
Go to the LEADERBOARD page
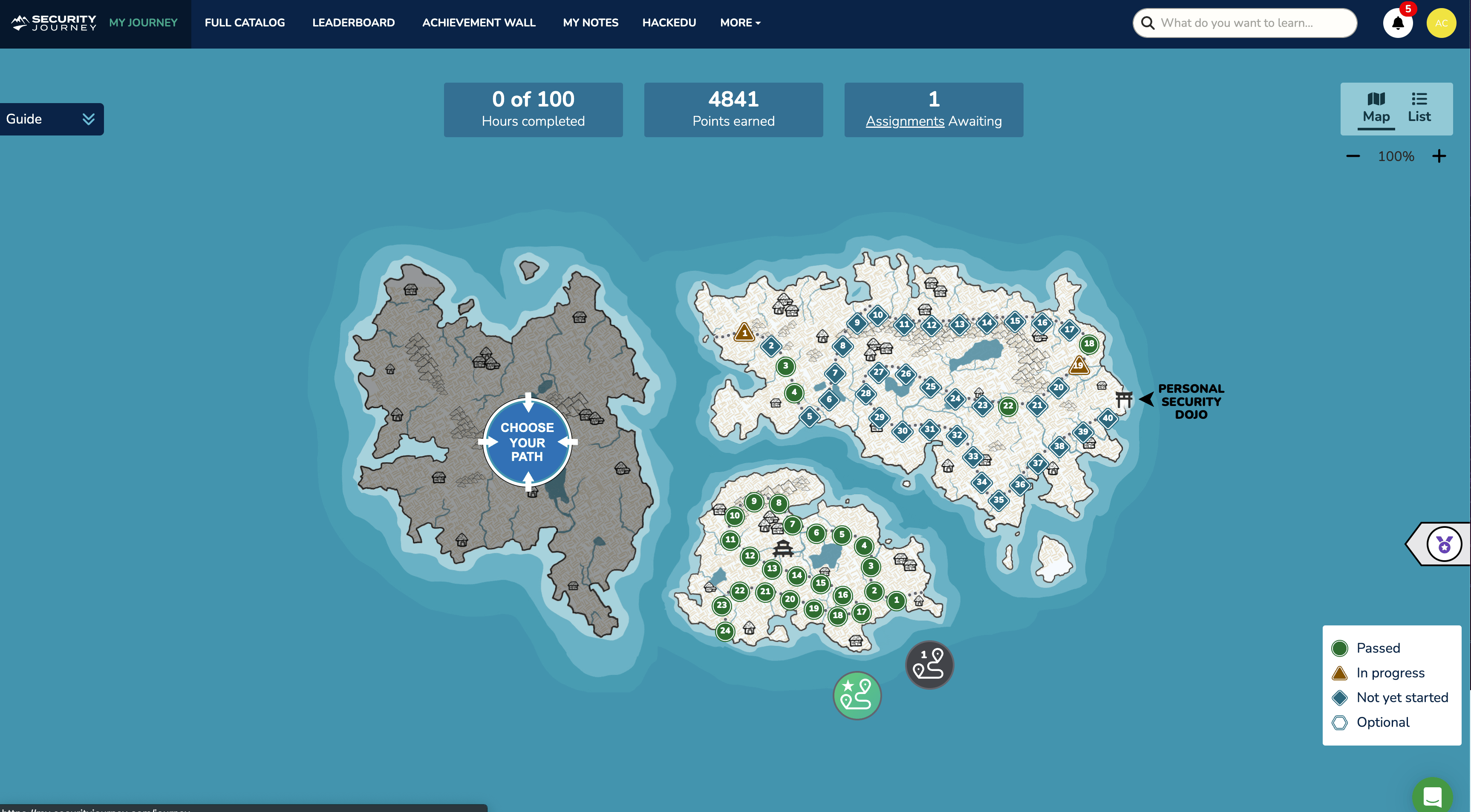pos(353,23)
